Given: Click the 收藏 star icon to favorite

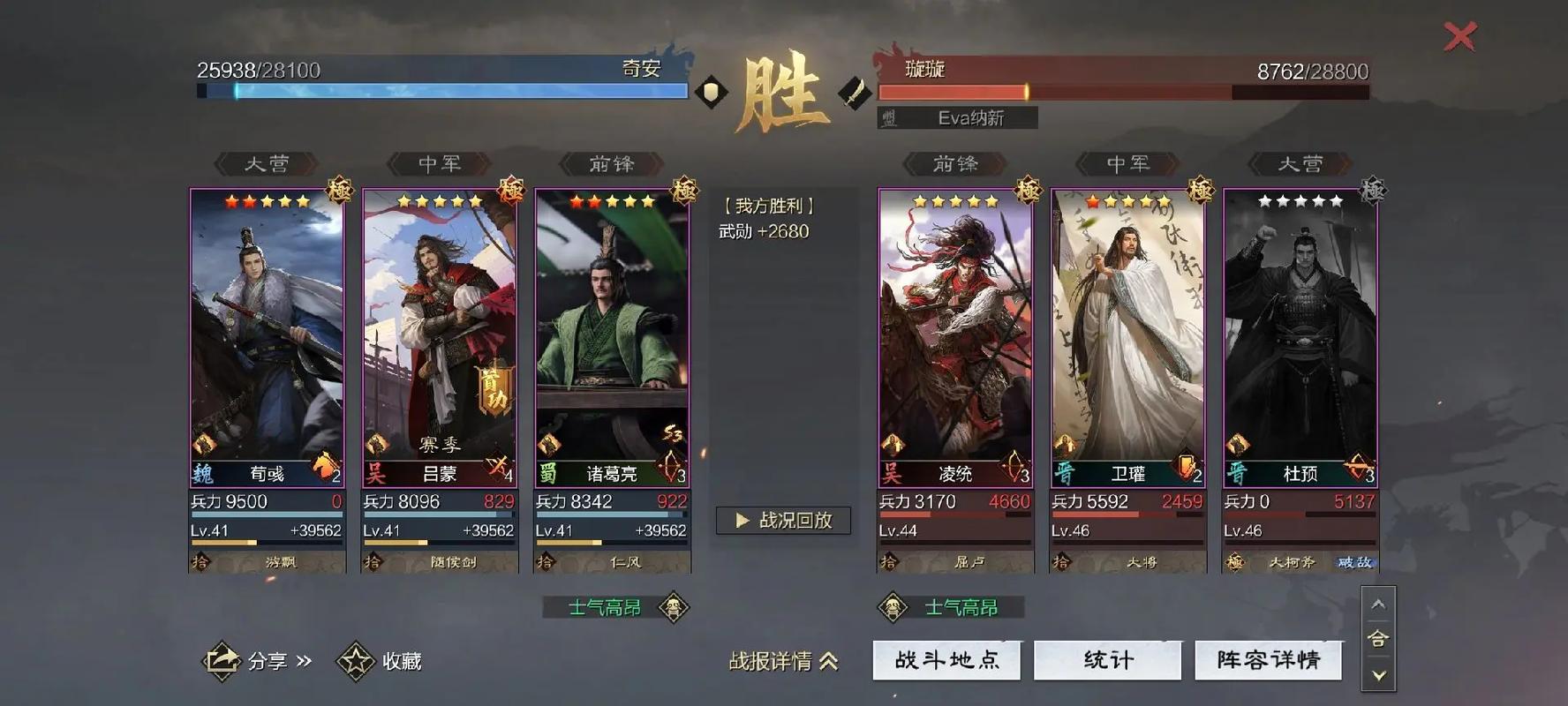Looking at the screenshot, I should point(352,659).
